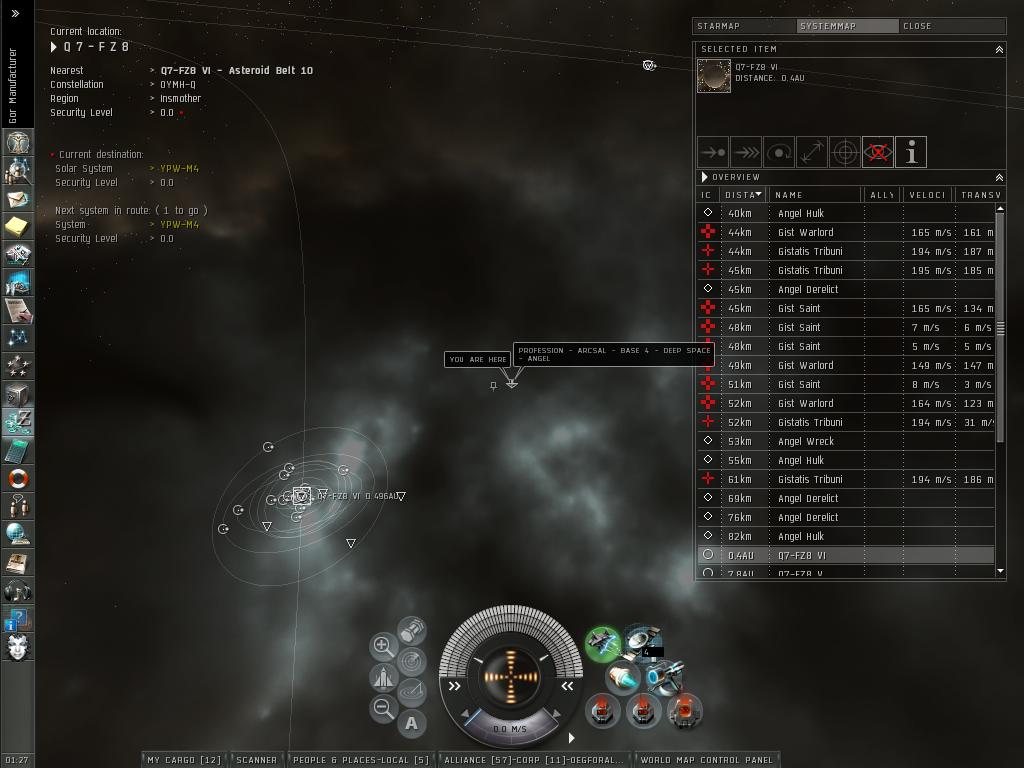Collapse the Selected Item panel
Image resolution: width=1024 pixels, height=768 pixels.
998,49
